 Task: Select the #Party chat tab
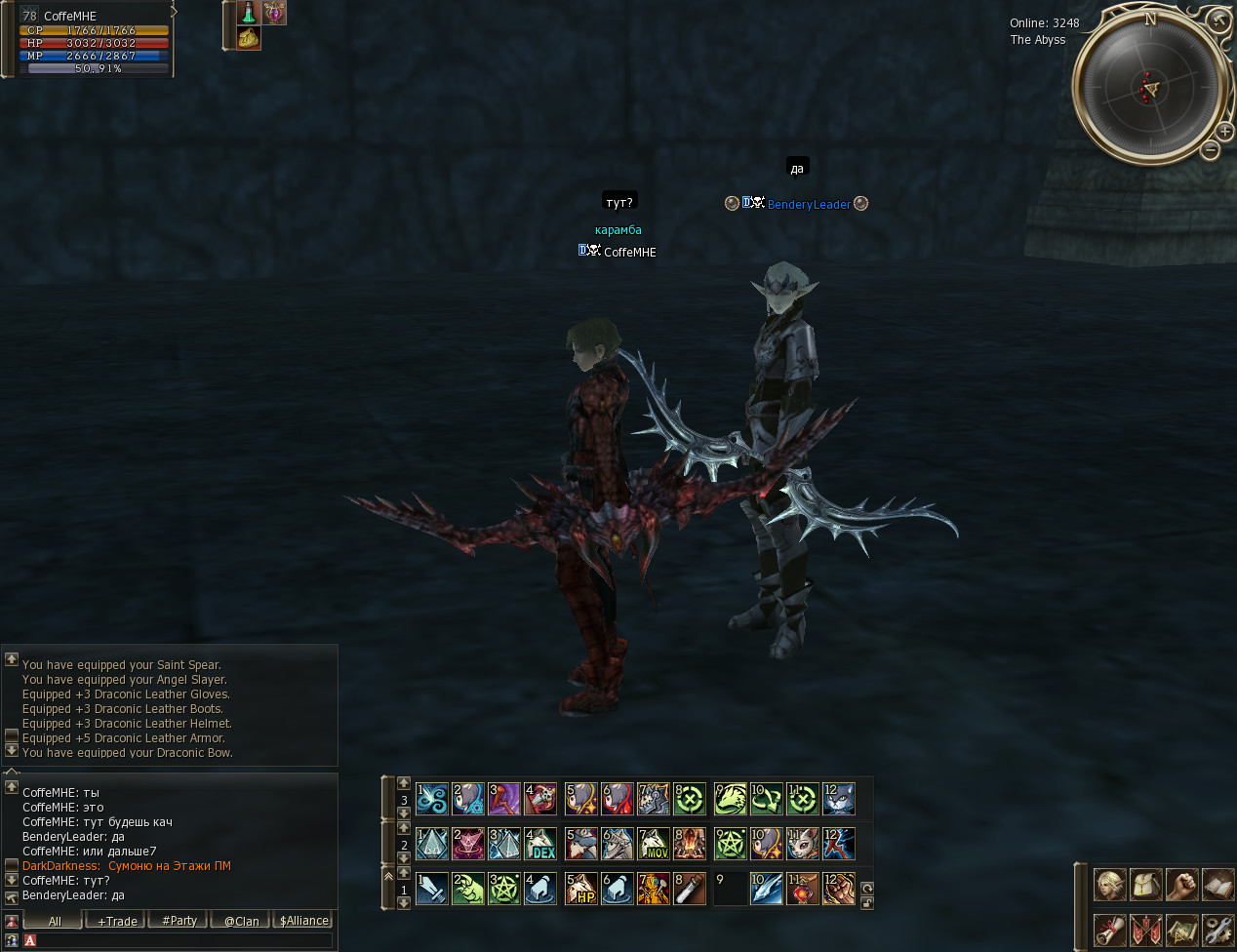coord(180,921)
